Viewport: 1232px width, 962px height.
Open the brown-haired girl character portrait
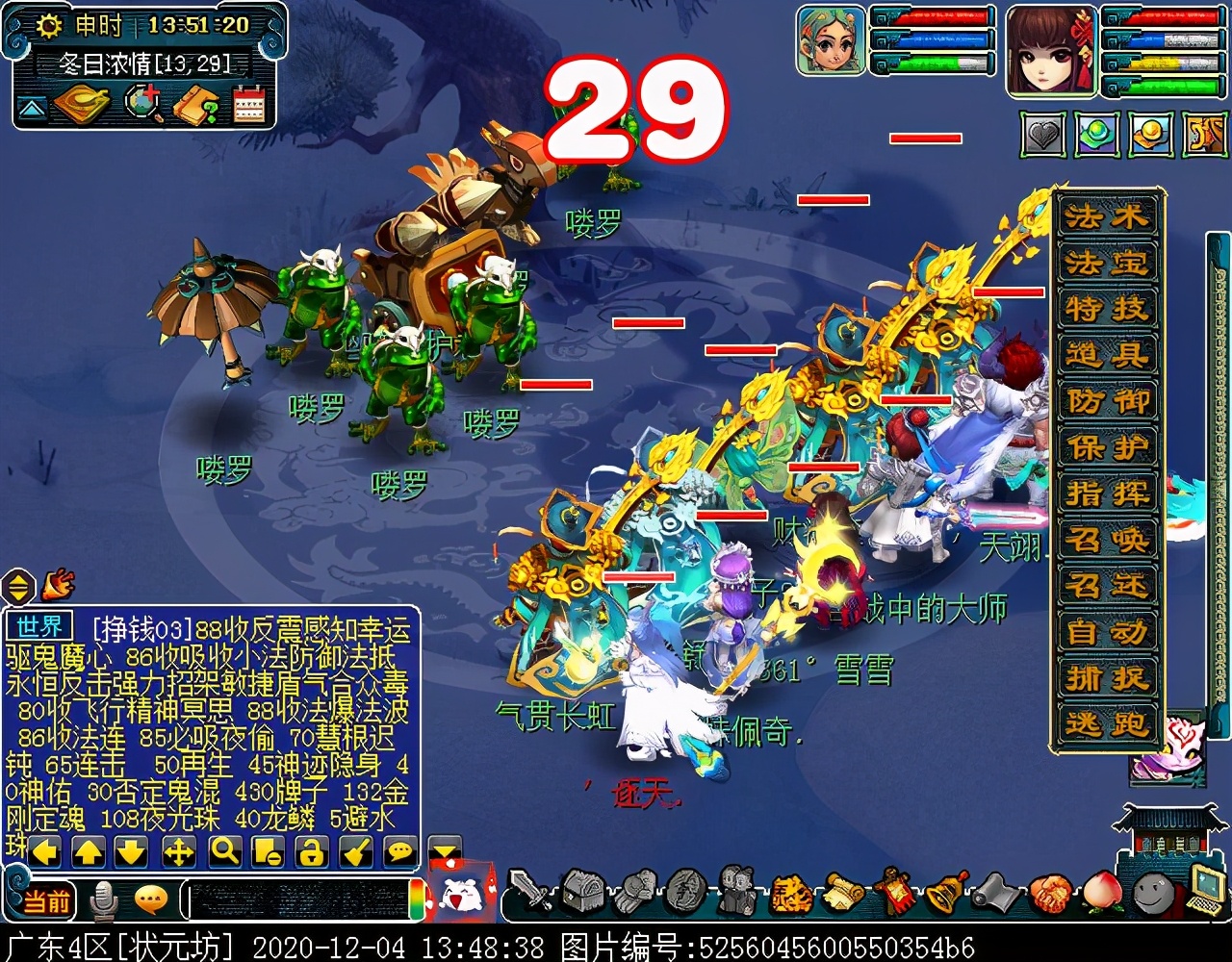1050,50
